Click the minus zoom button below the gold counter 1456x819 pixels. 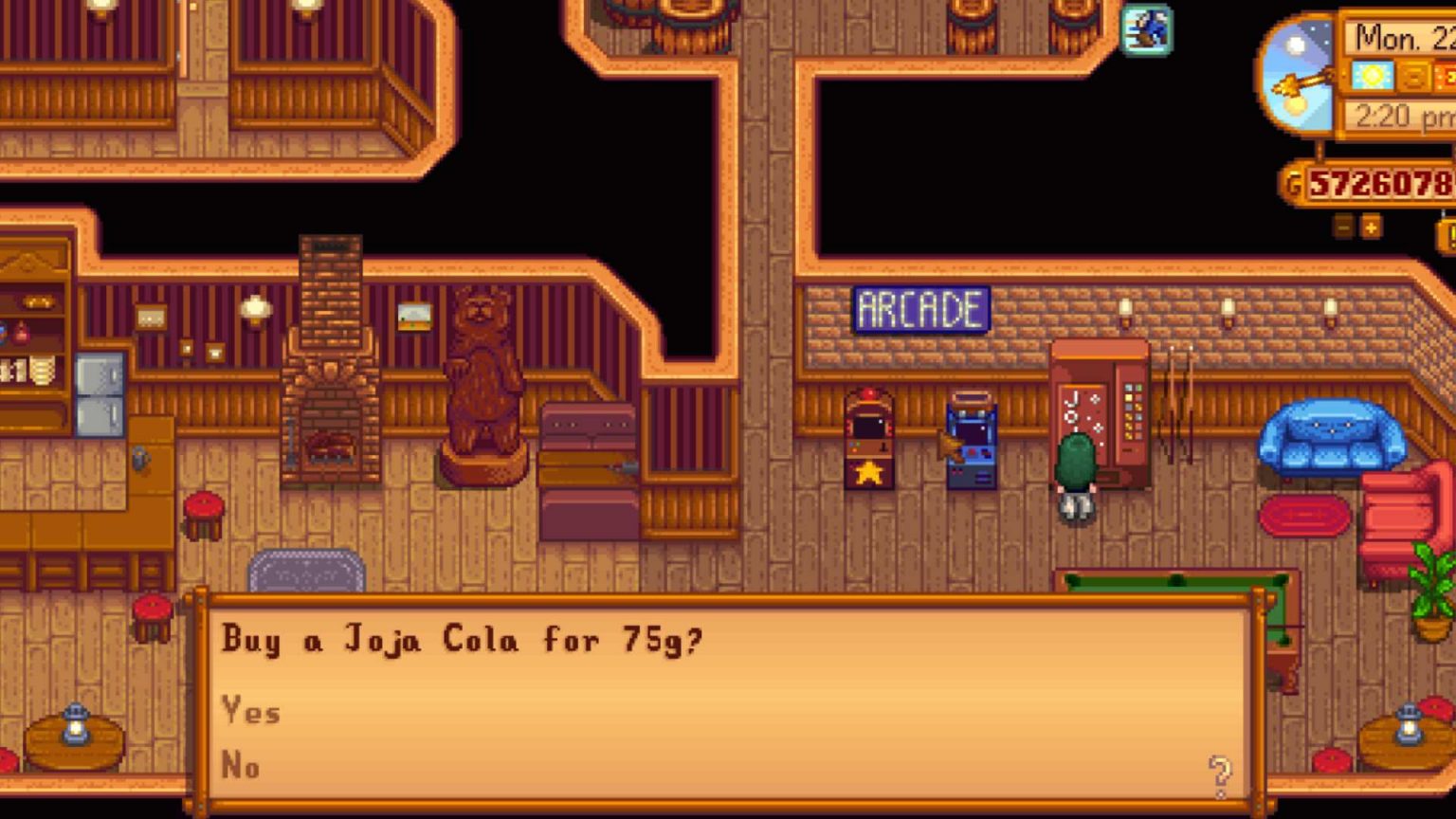click(1343, 227)
